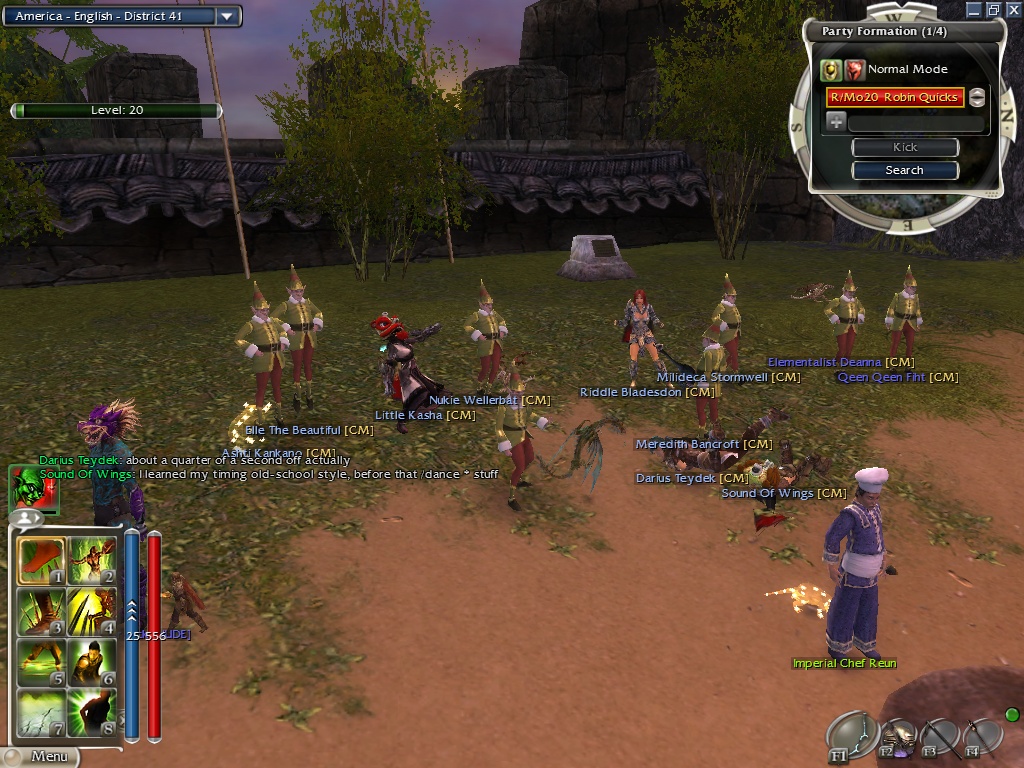
Task: Switch to Hard Mode red helmet icon
Action: point(854,69)
